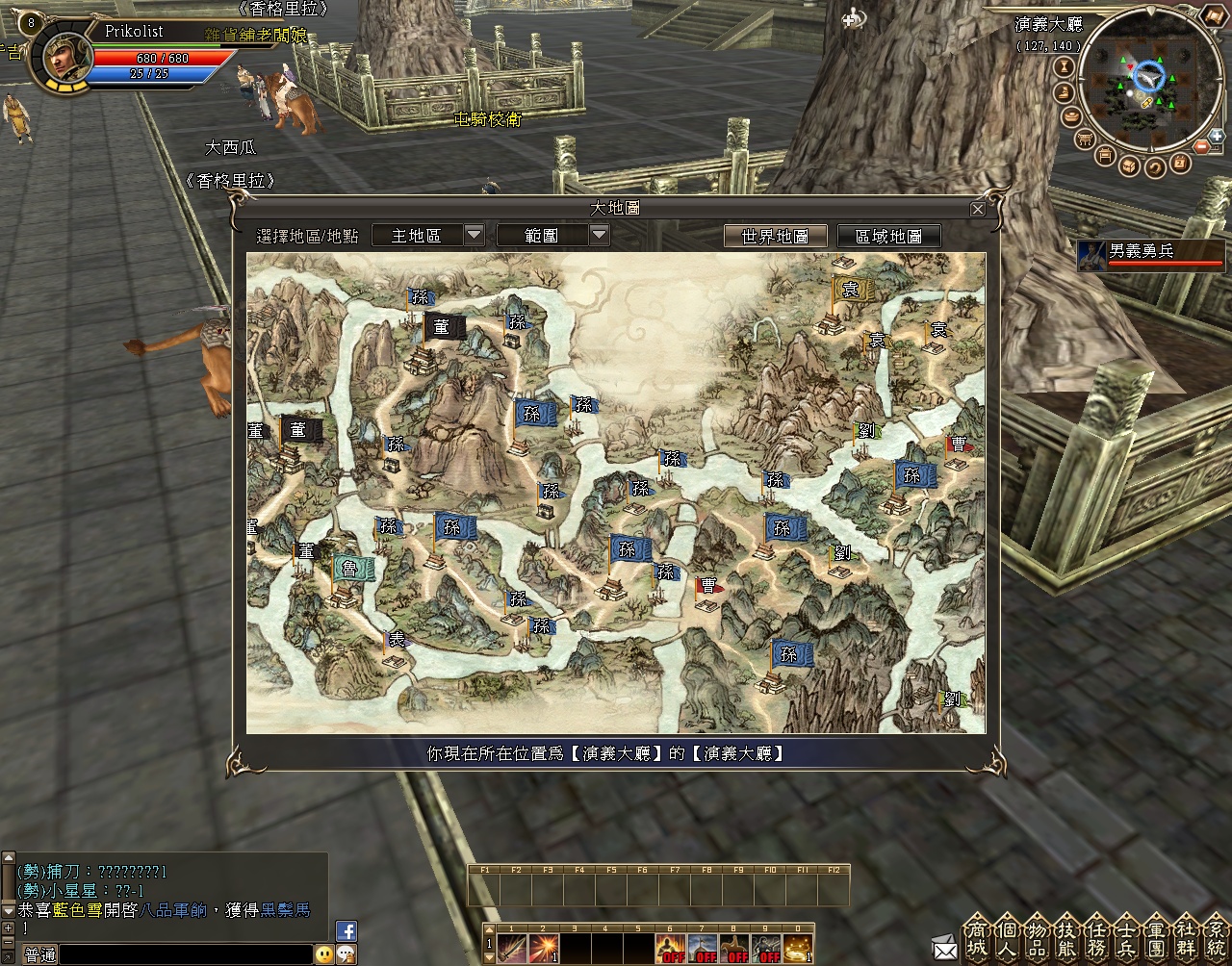Switch to the 世界地圖 world map

pos(775,236)
